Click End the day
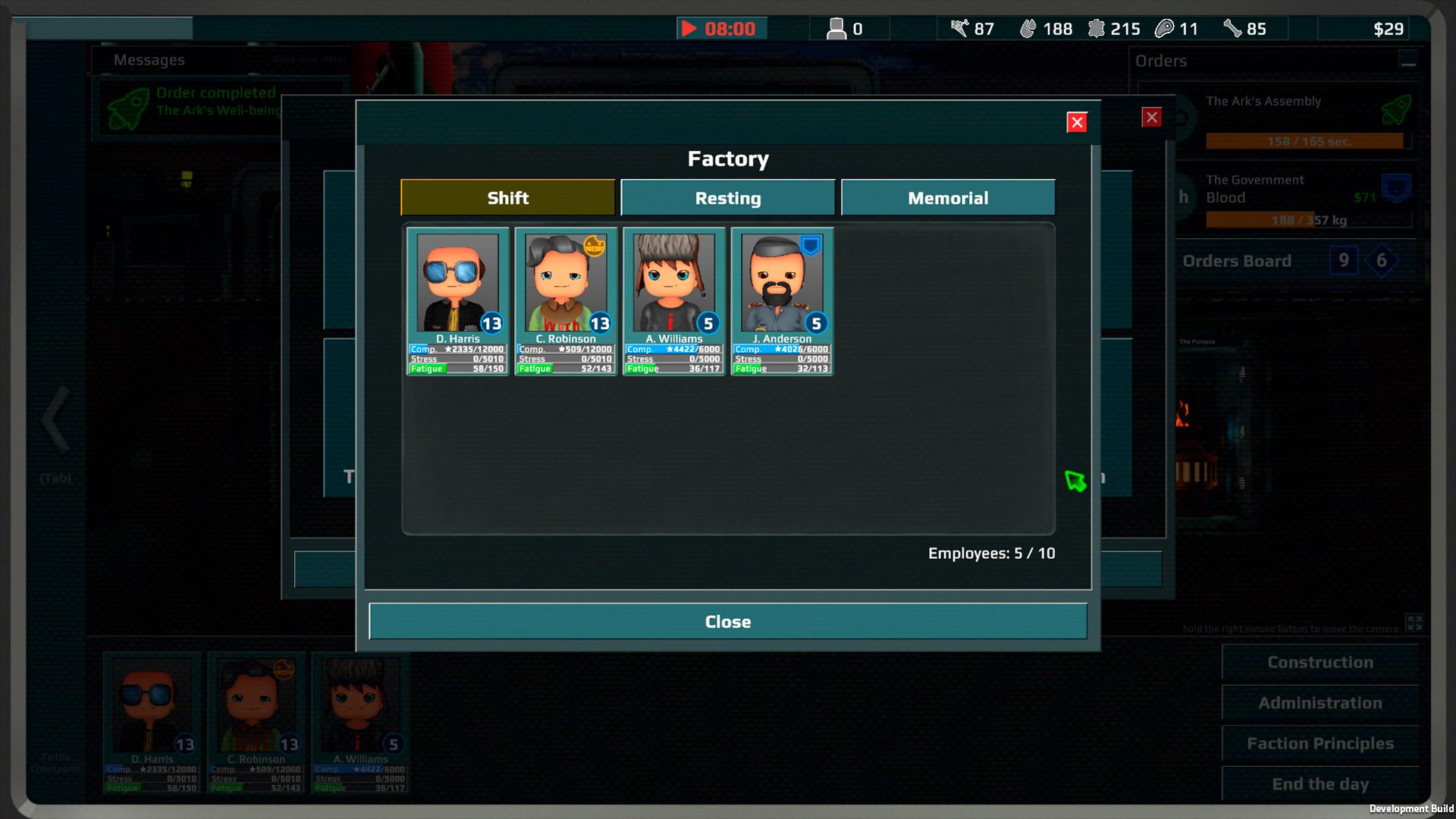The width and height of the screenshot is (1456, 819). coord(1319,783)
